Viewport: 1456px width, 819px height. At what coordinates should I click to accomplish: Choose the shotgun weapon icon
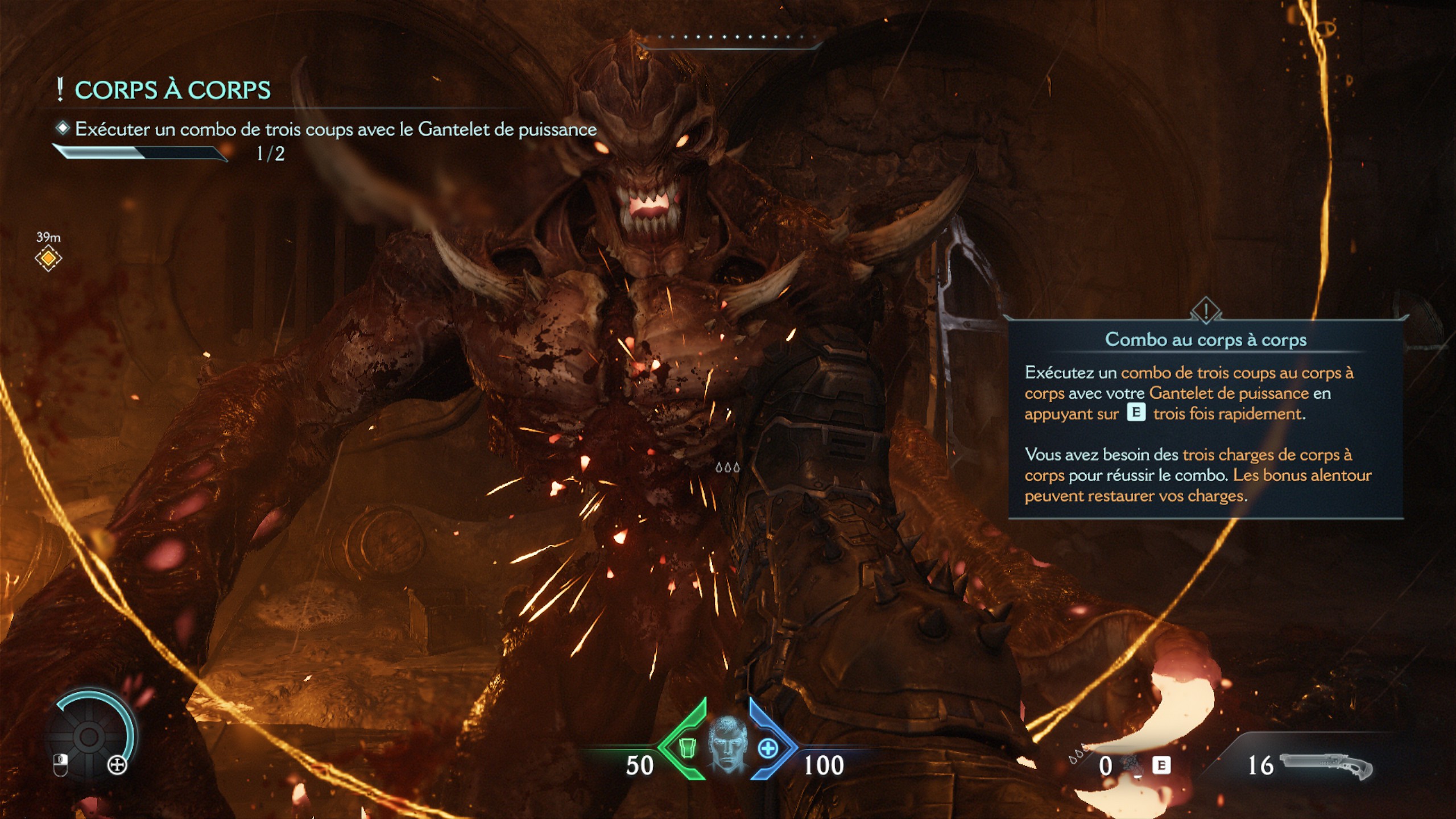(1326, 766)
